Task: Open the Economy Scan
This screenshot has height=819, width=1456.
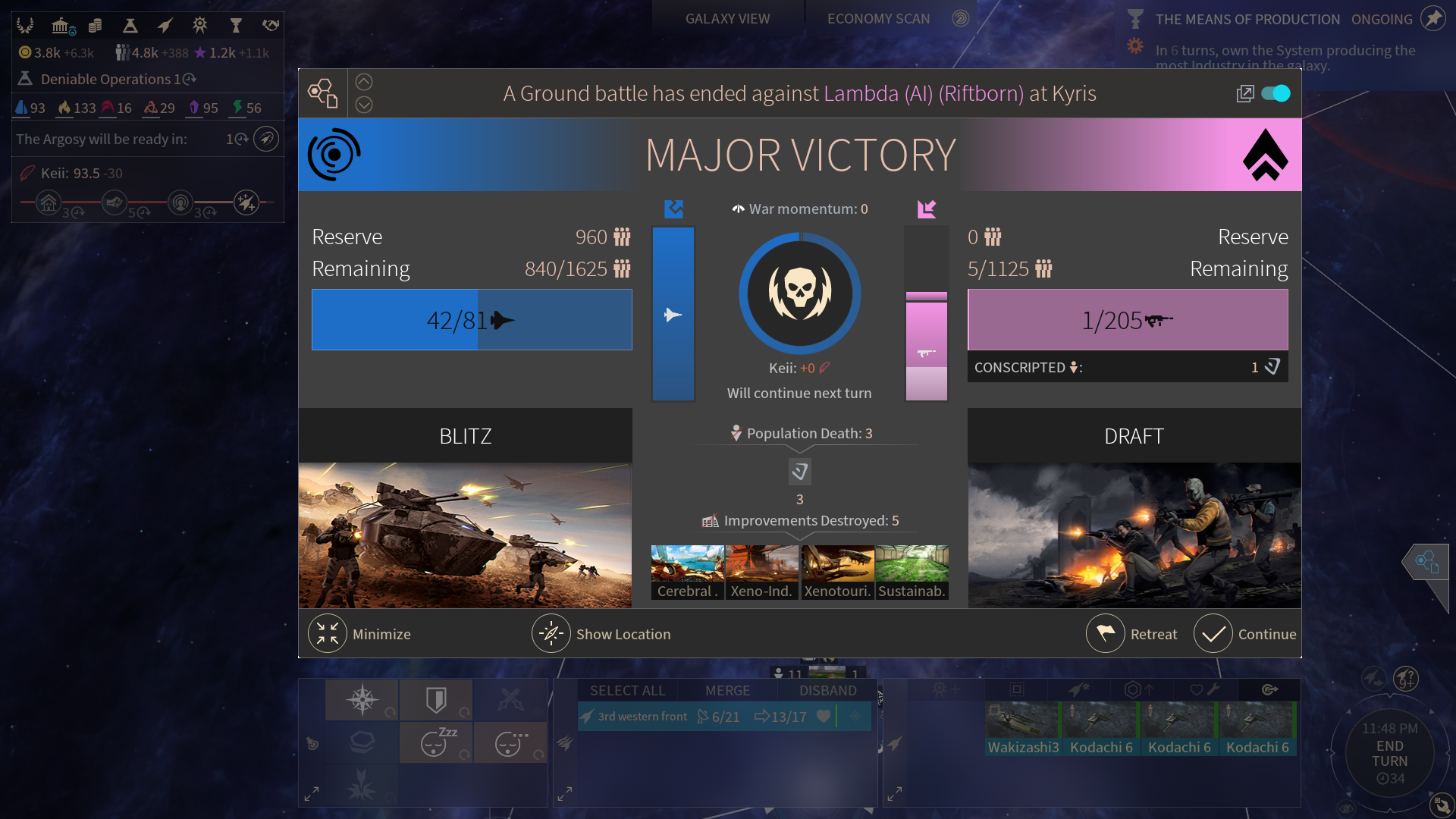Action: pyautogui.click(x=878, y=19)
